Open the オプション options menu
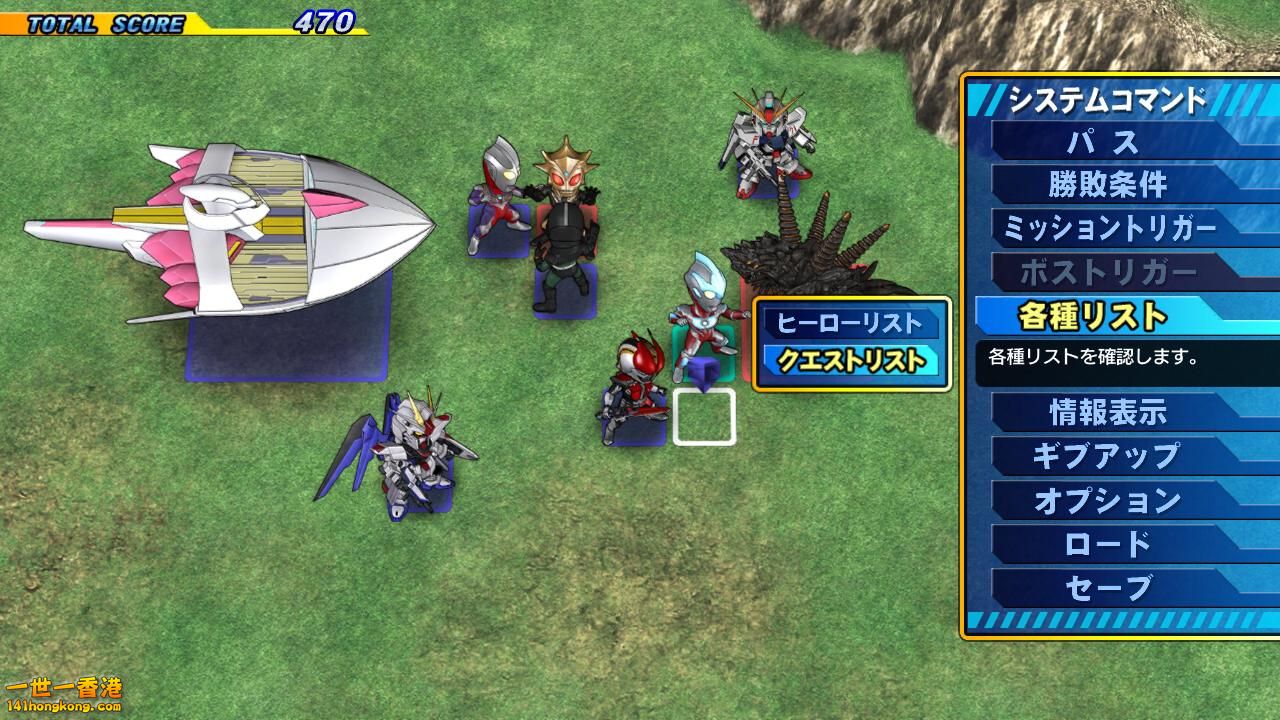The height and width of the screenshot is (720, 1280). 1107,500
